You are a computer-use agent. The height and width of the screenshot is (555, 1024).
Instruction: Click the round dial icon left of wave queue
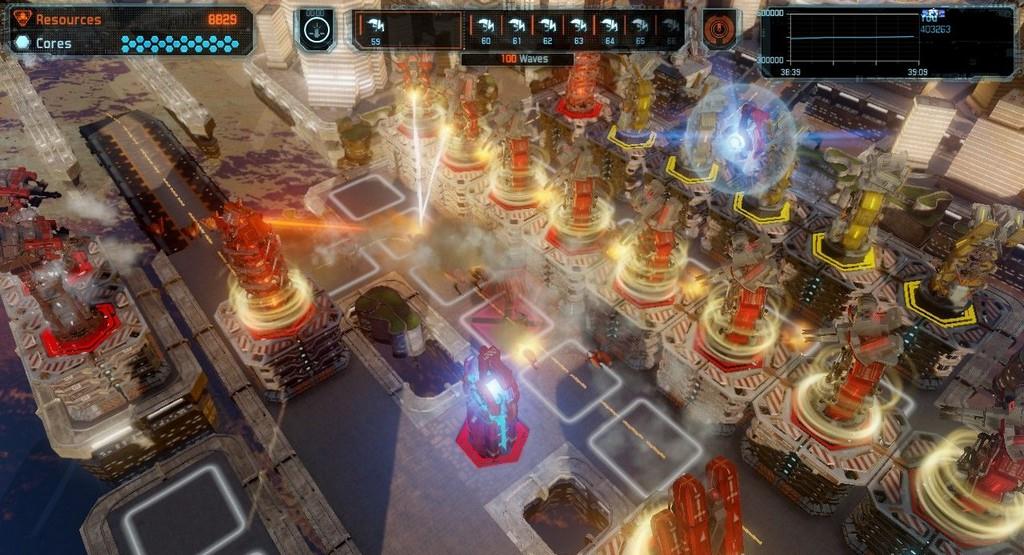[314, 28]
